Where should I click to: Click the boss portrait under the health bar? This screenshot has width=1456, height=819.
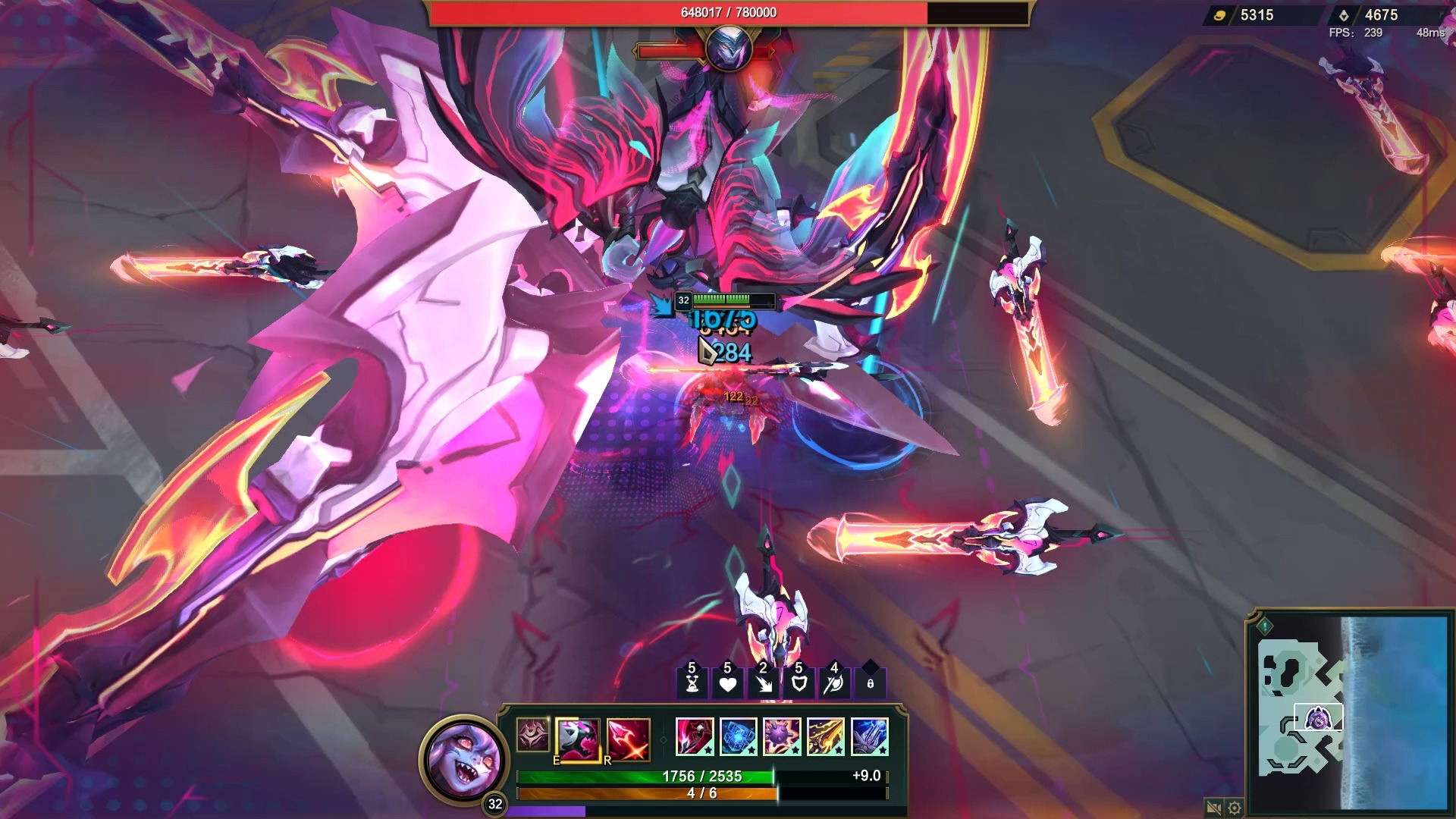coord(728,48)
